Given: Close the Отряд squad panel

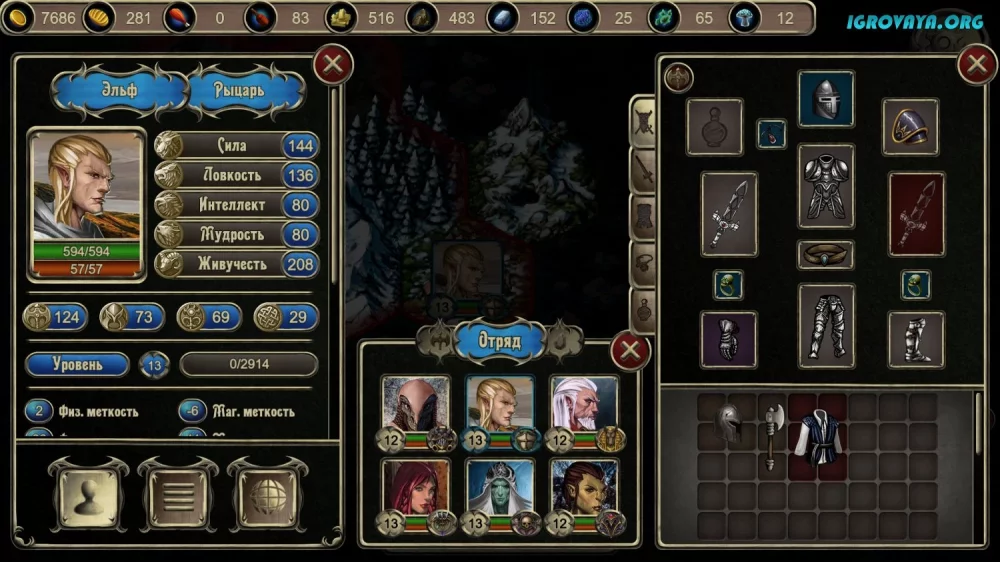Looking at the screenshot, I should pyautogui.click(x=630, y=351).
